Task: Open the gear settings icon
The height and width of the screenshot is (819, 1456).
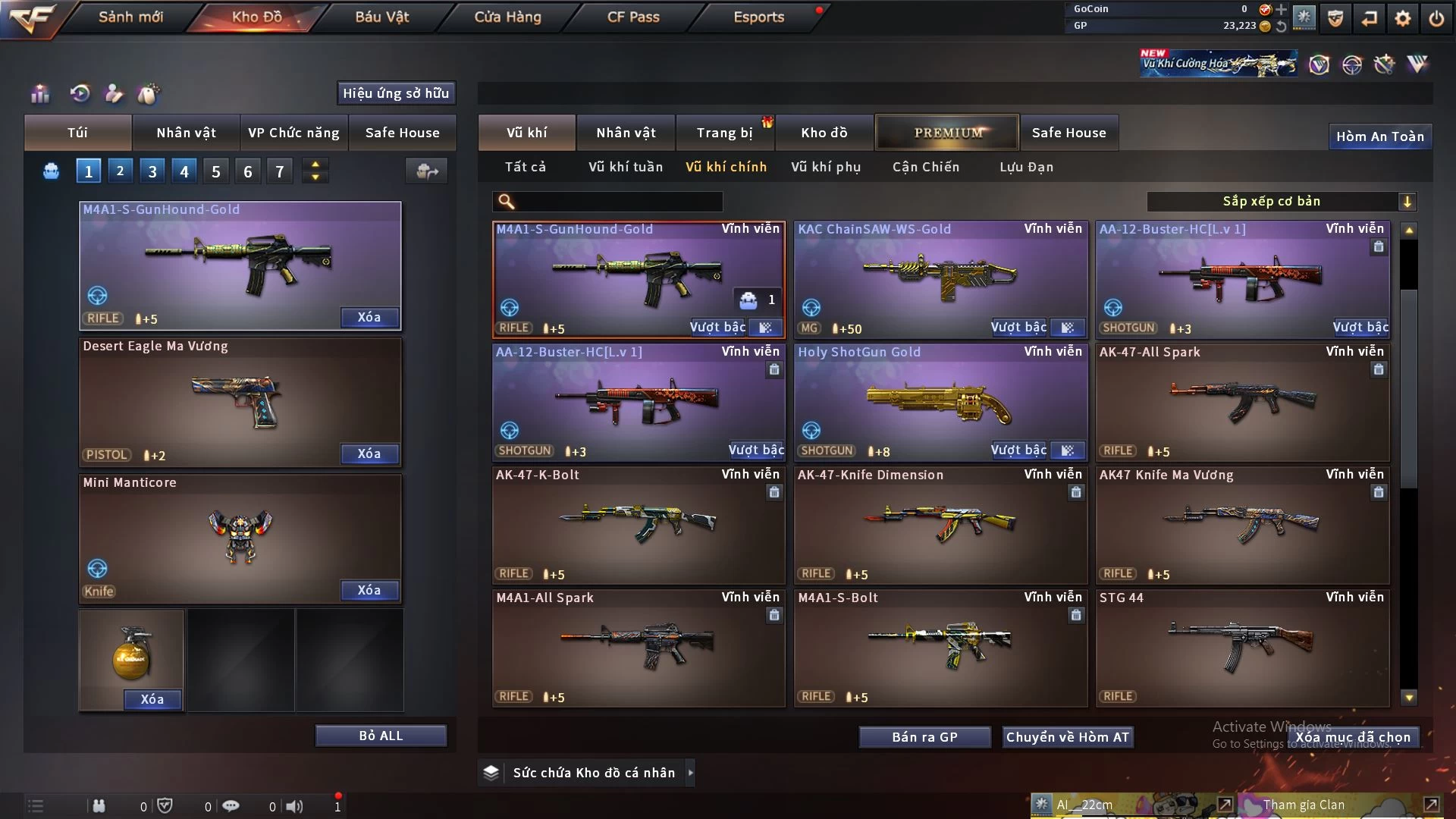Action: click(1403, 18)
